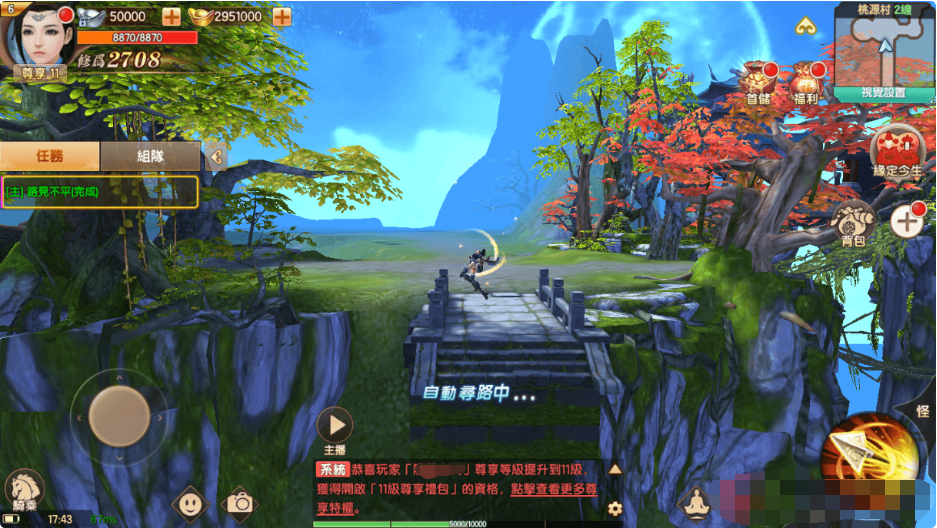Expand the round plus menu button
The height and width of the screenshot is (528, 937).
[907, 222]
